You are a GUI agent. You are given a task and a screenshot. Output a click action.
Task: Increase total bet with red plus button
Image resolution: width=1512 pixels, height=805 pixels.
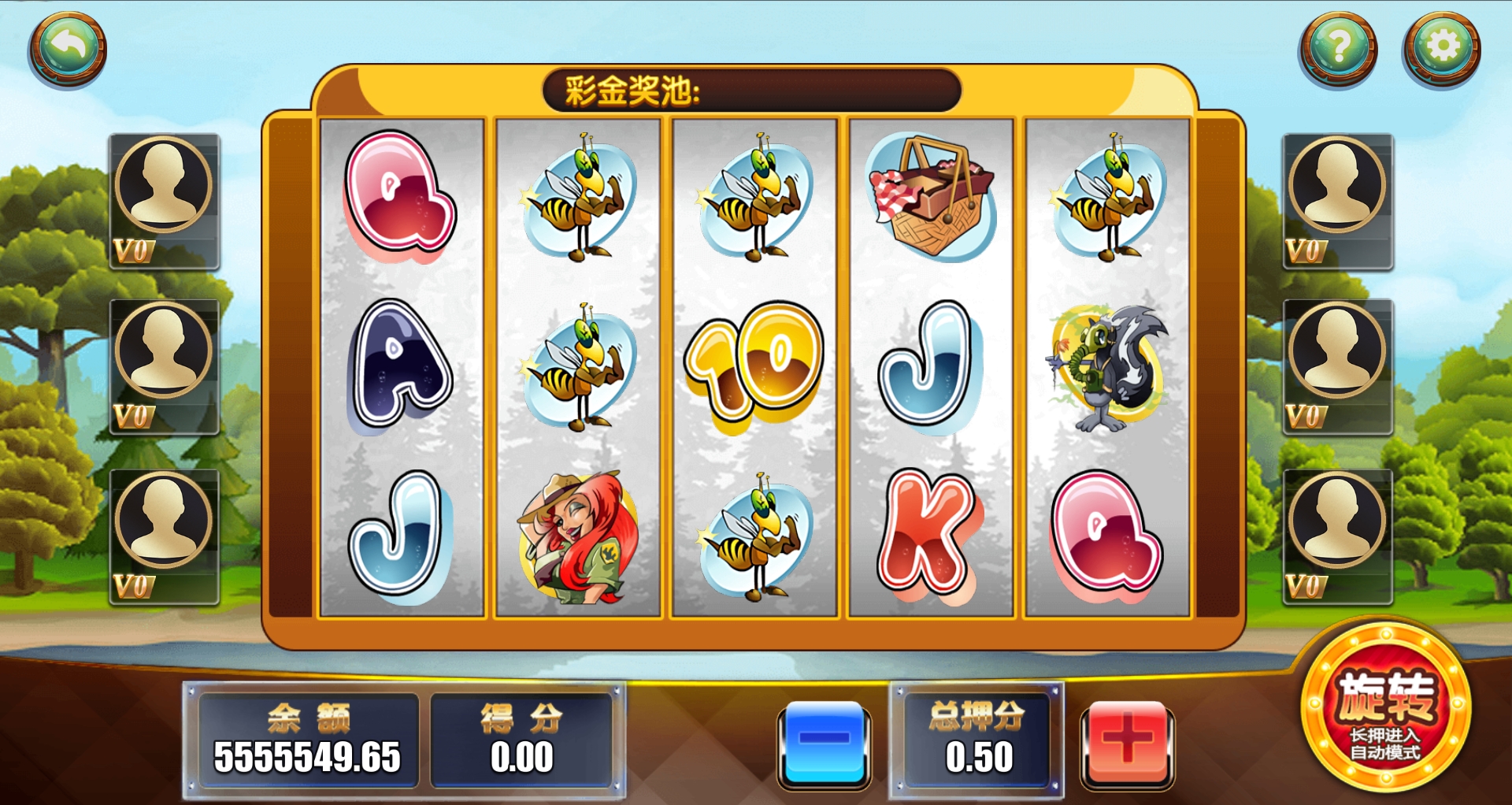pyautogui.click(x=1127, y=742)
